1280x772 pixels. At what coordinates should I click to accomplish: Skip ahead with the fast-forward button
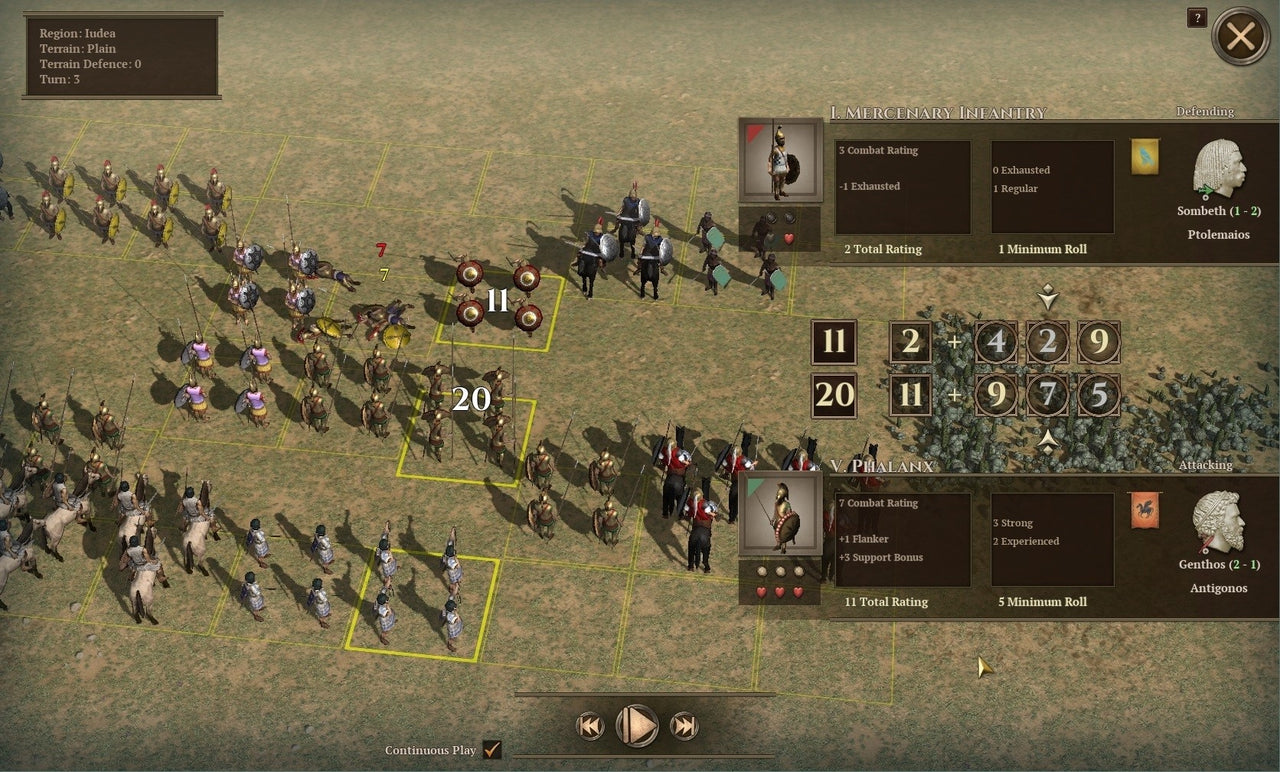click(683, 727)
